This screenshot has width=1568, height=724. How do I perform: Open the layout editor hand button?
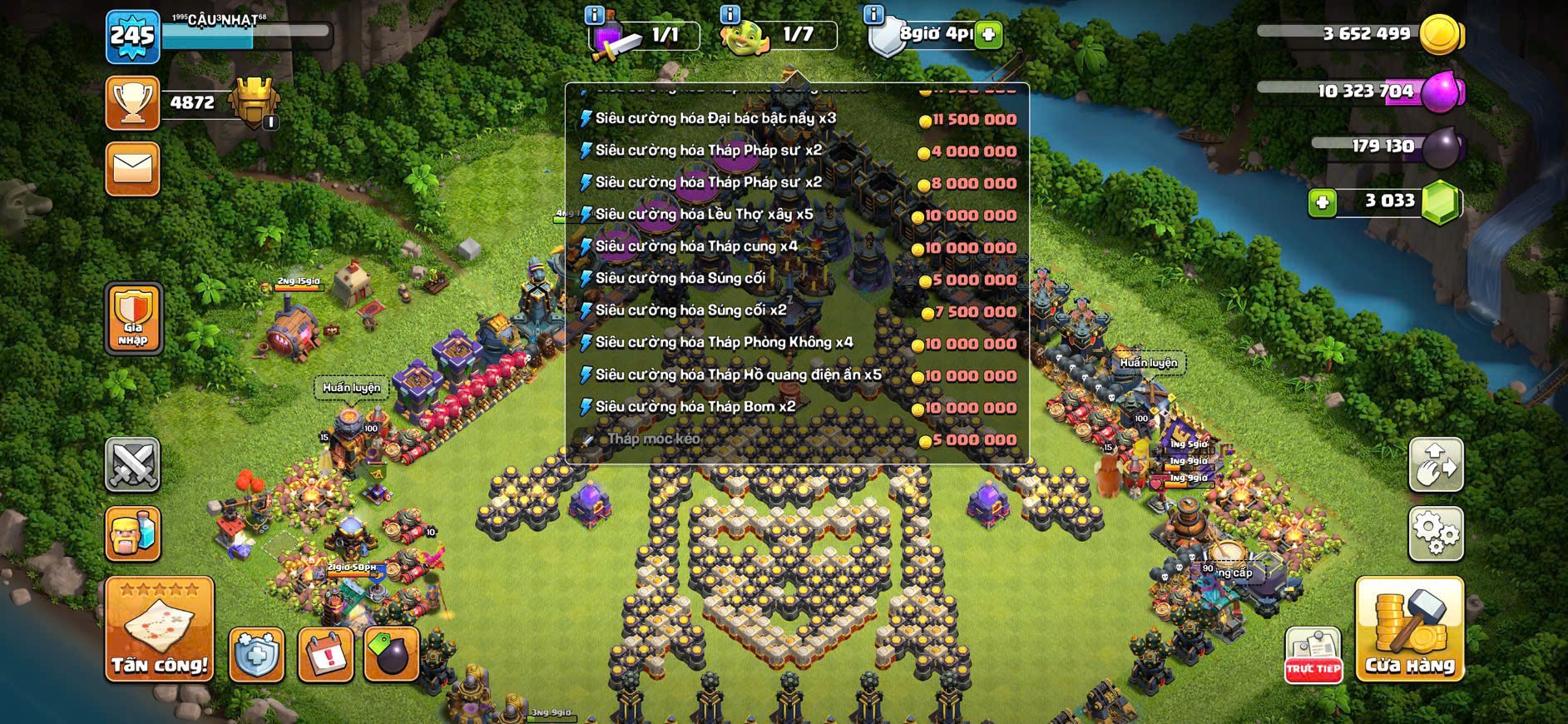coord(1436,464)
